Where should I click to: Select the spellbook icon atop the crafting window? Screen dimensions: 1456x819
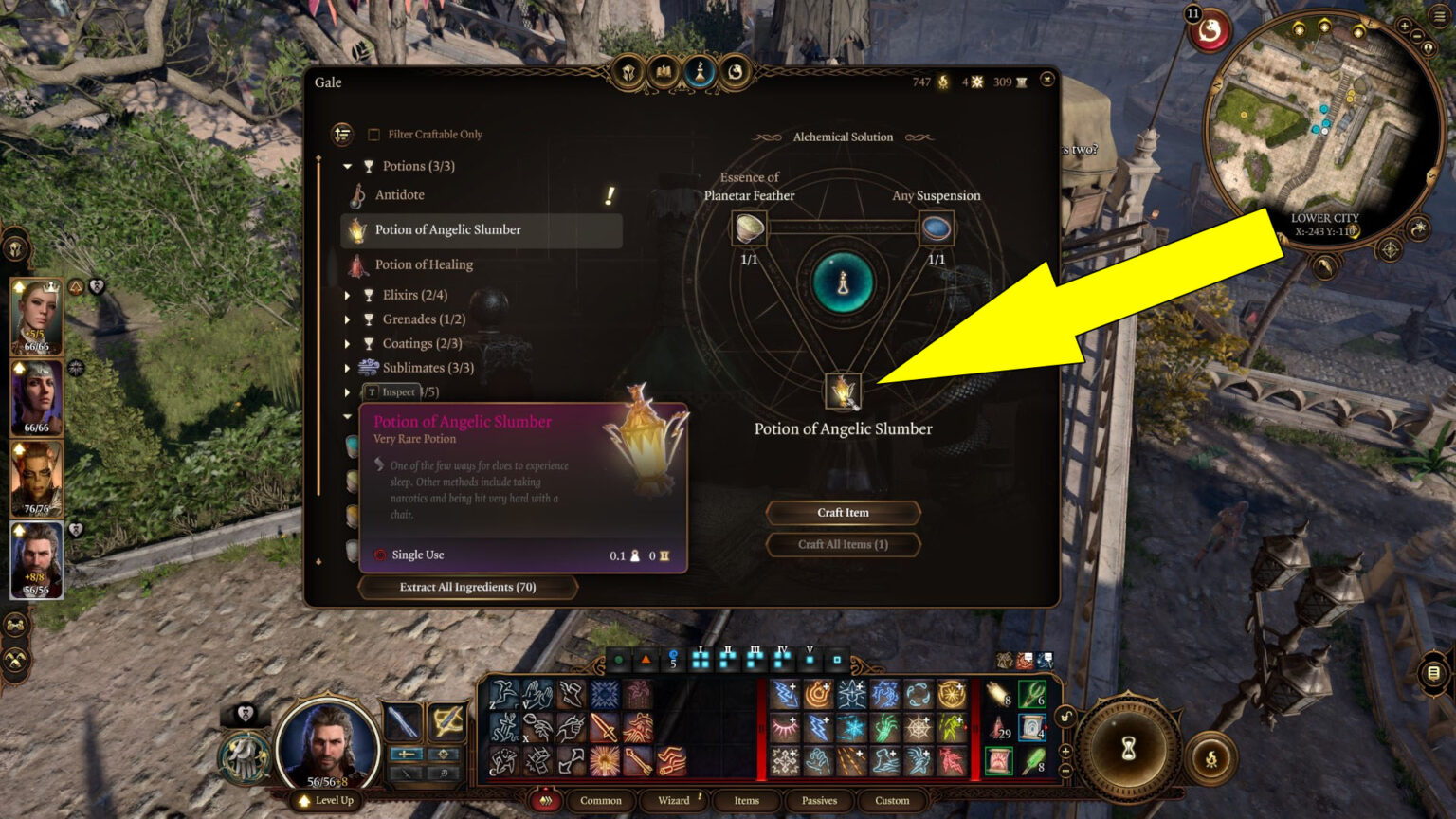[664, 70]
